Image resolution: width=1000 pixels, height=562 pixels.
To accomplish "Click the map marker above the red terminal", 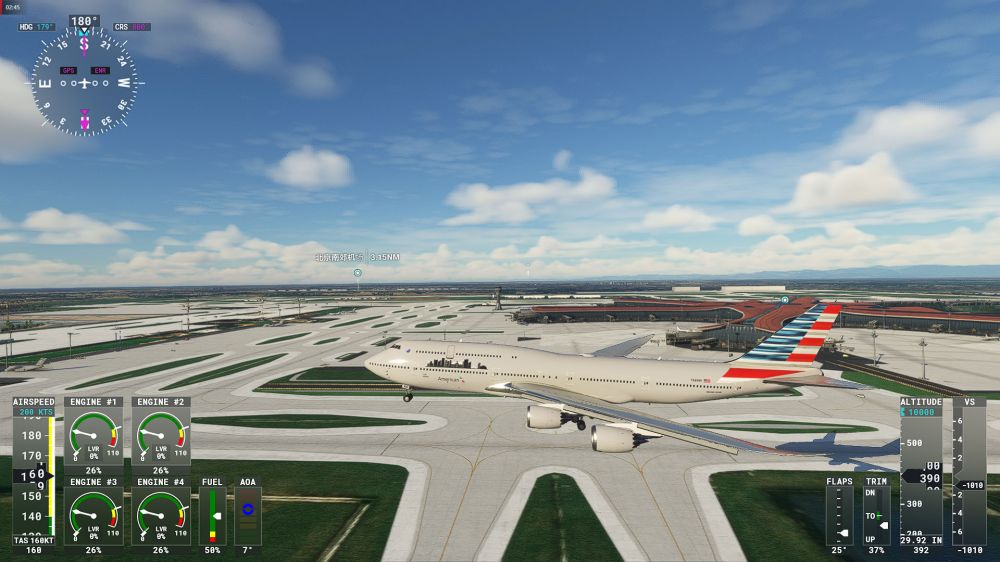I will (785, 299).
